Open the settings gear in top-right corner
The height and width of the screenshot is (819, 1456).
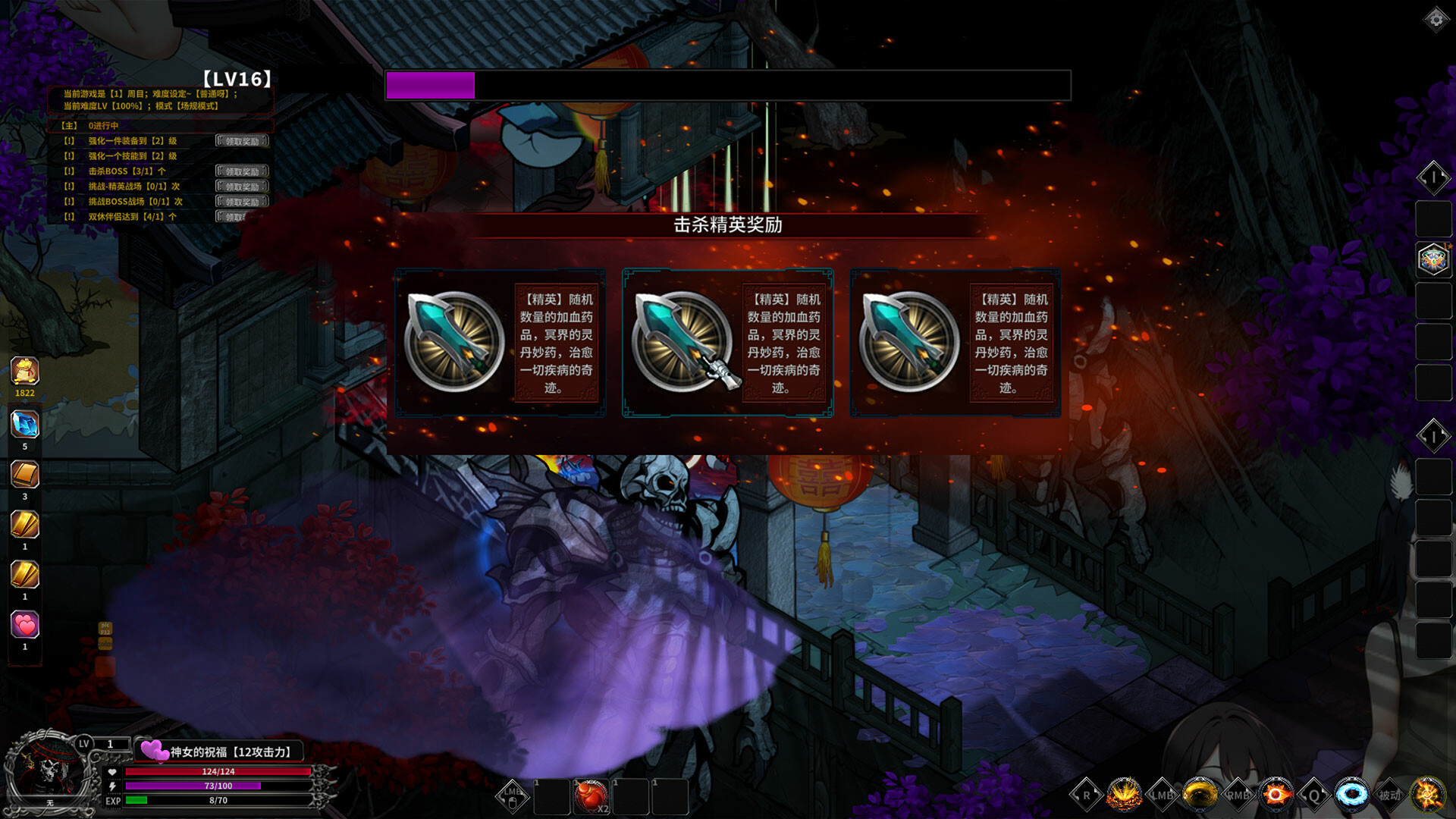click(1436, 19)
